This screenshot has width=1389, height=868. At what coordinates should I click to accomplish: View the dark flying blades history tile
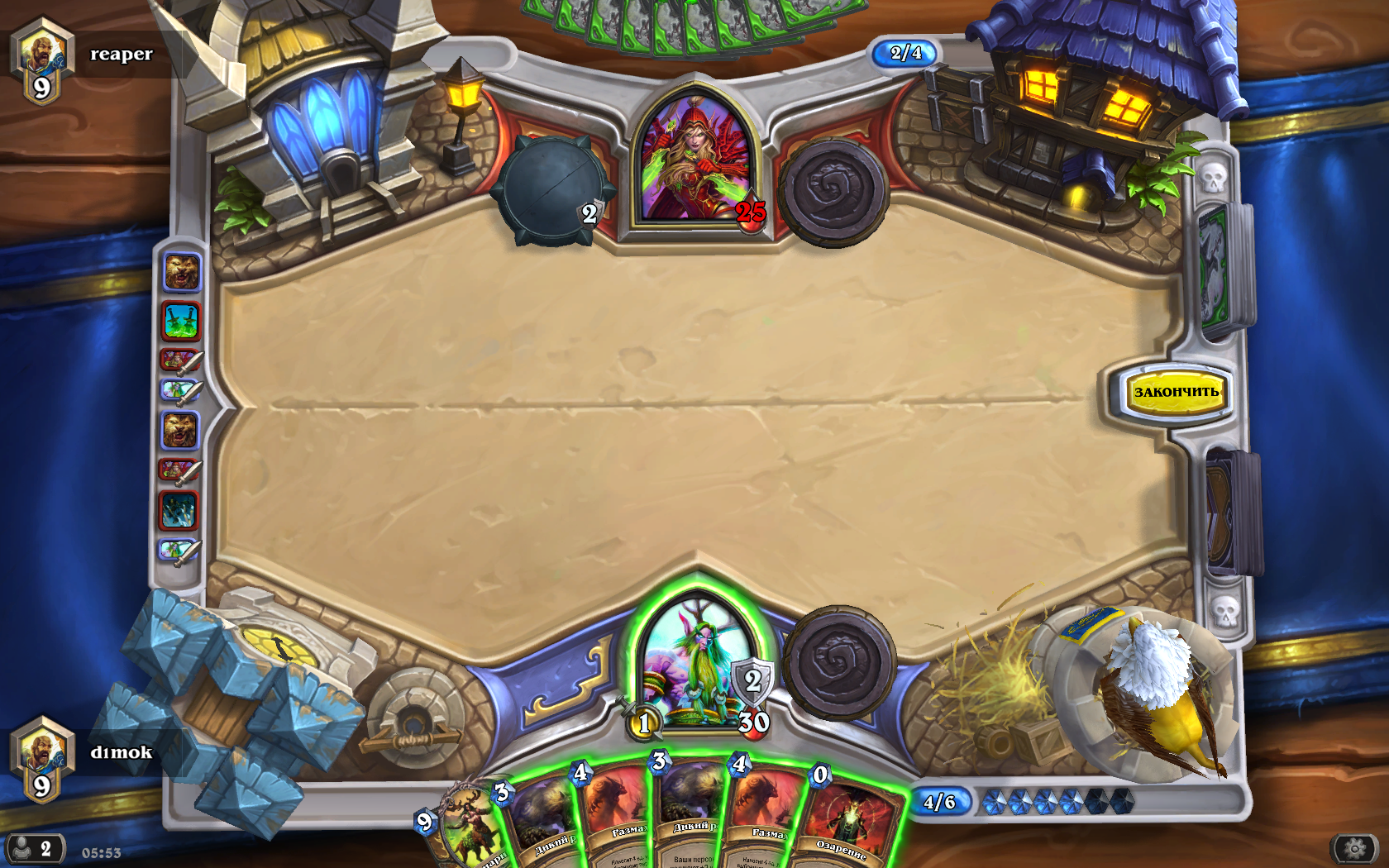coord(179,510)
